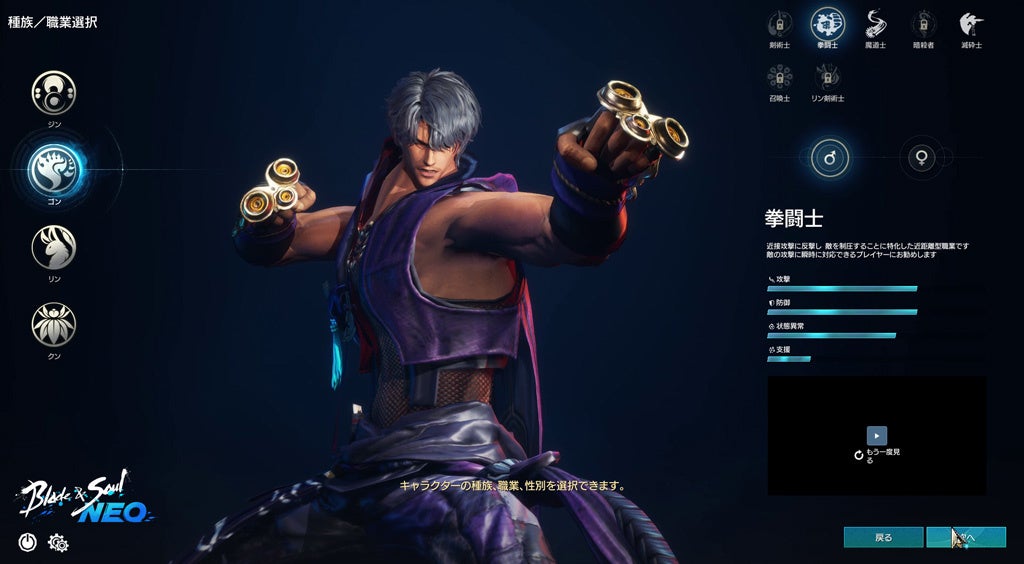
Task: Pick the リン rabbit-eared race
Action: click(x=54, y=247)
